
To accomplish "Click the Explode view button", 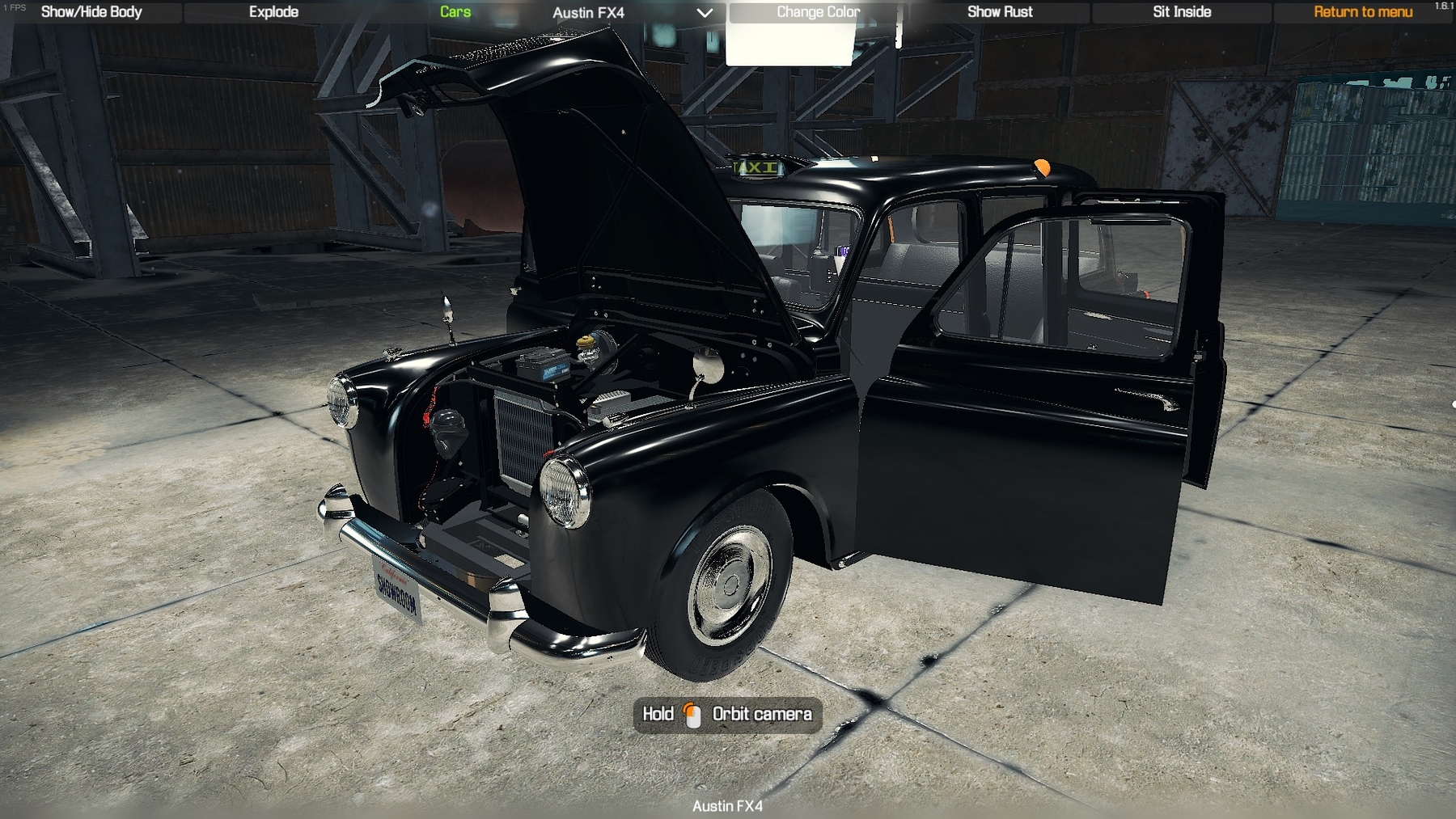I will point(273,12).
